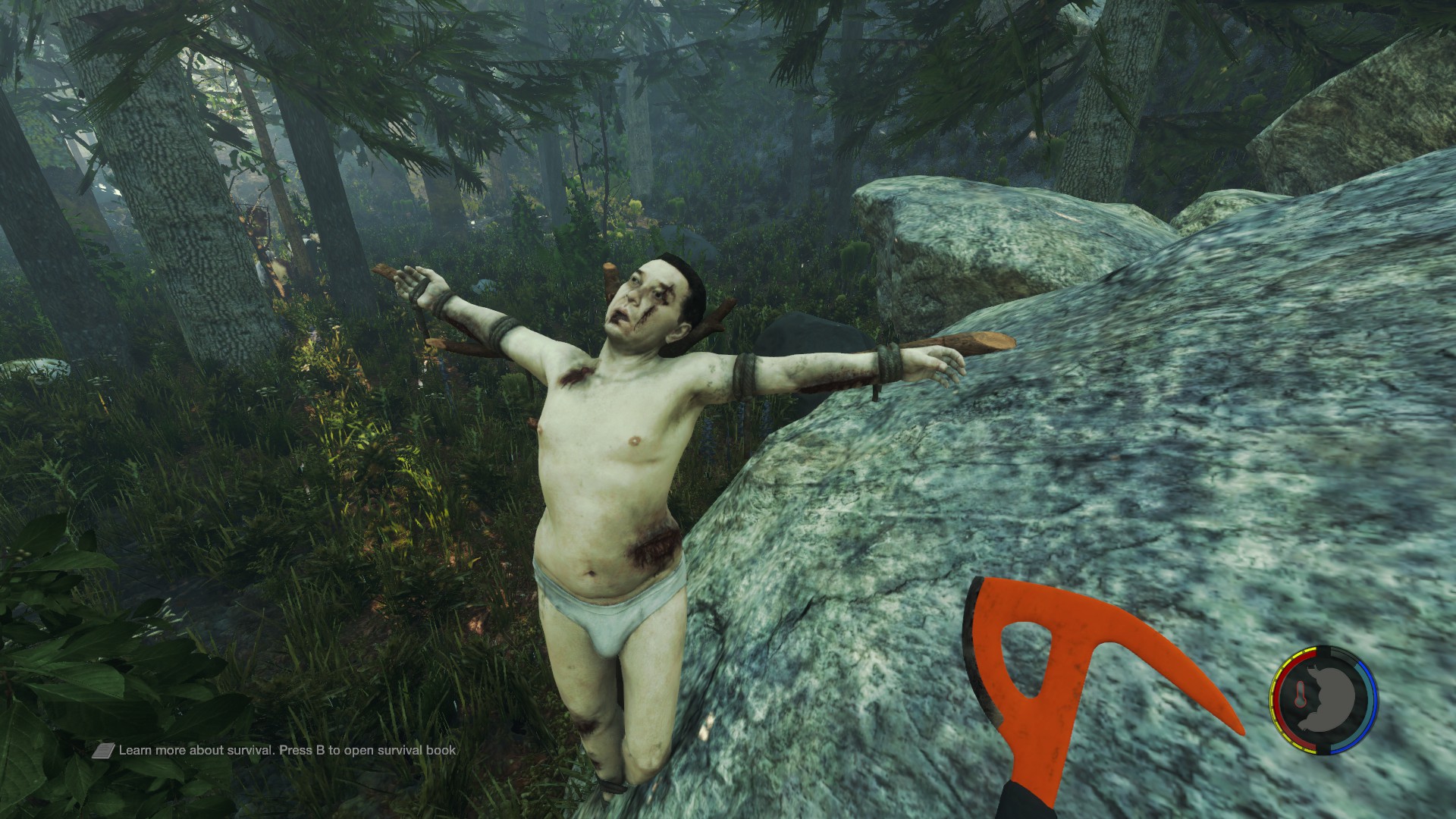Click the survival book icon beside the hint
Screen dimensions: 1456x819
click(104, 751)
